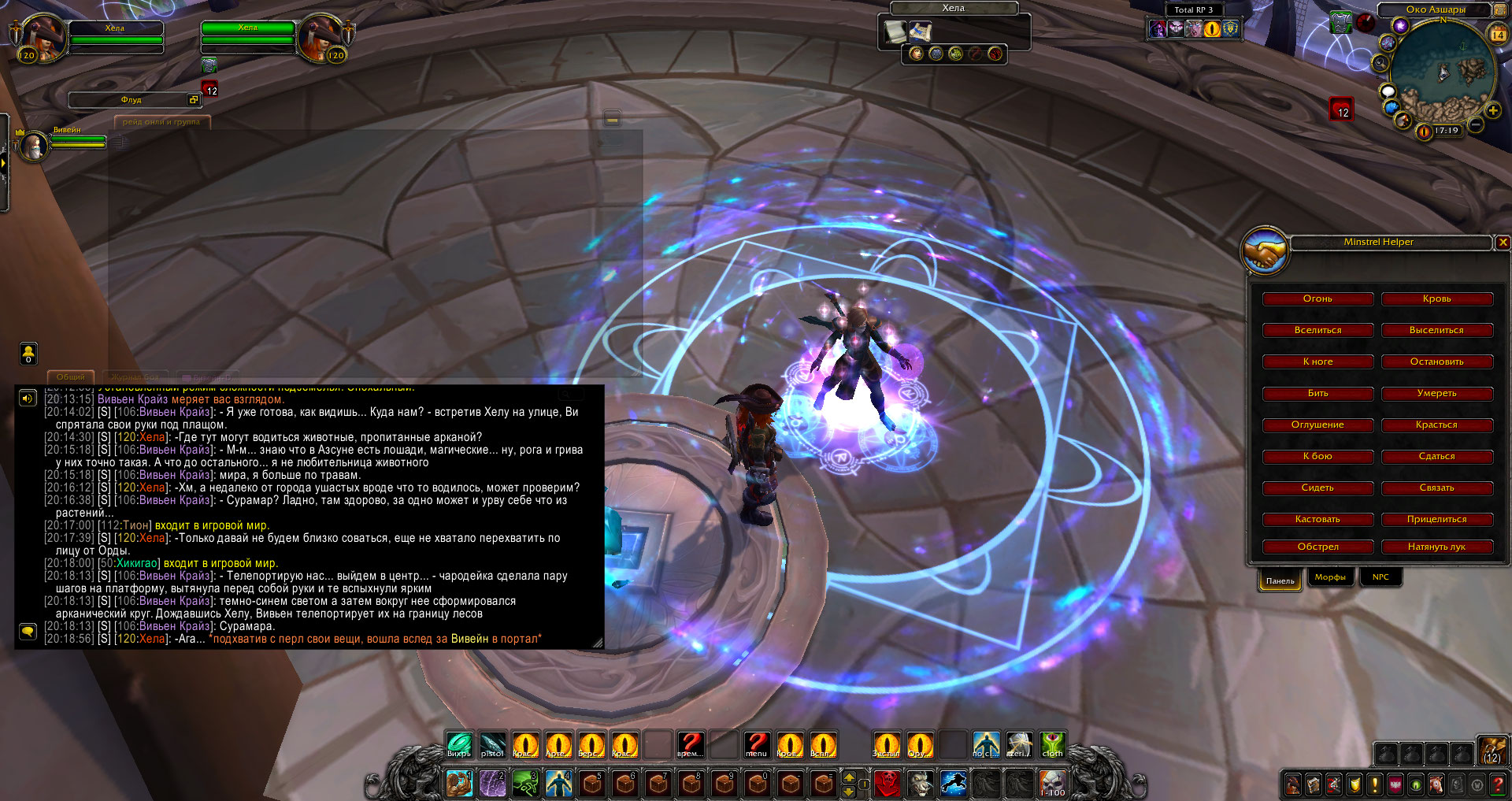Use the Натянуть лук button
Screen dimensions: 1512x801
1436,547
